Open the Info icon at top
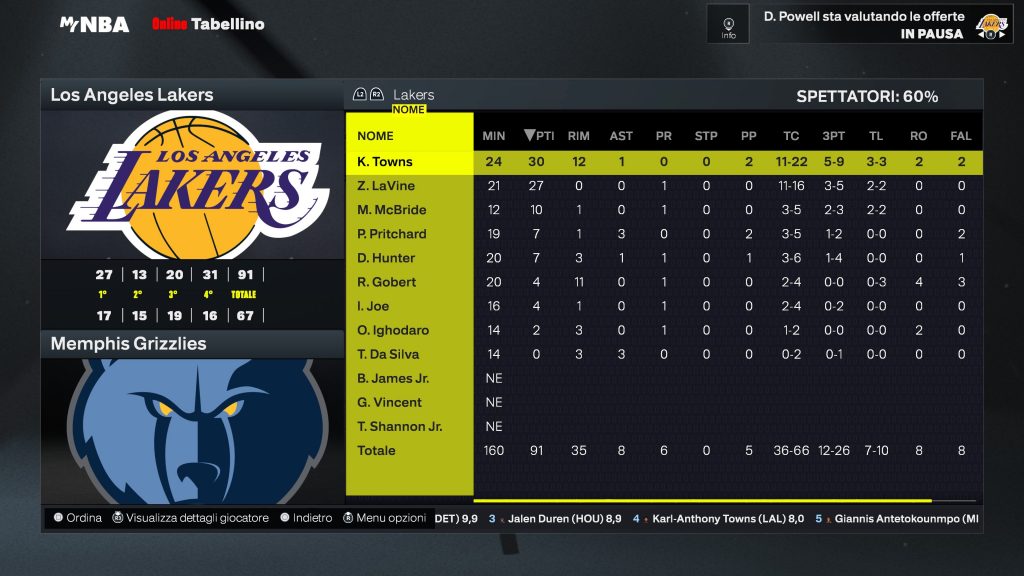The width and height of the screenshot is (1024, 576). tap(728, 24)
